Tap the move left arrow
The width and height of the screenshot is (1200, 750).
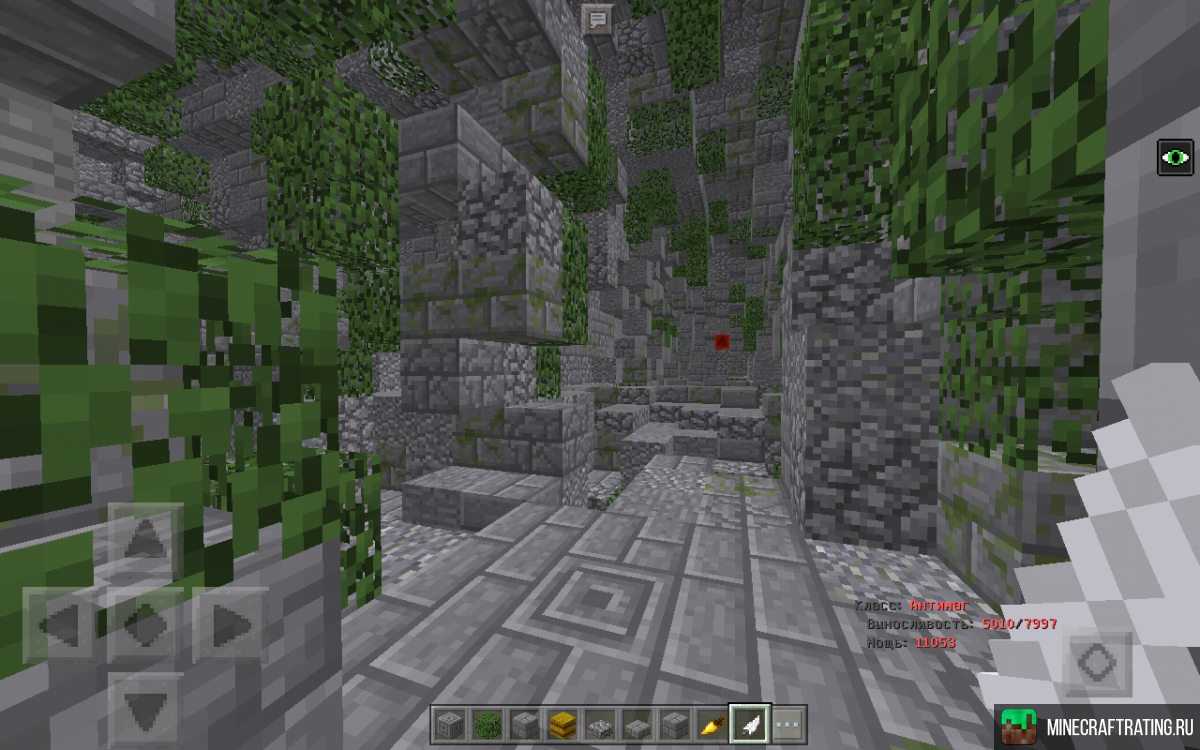[x=60, y=626]
